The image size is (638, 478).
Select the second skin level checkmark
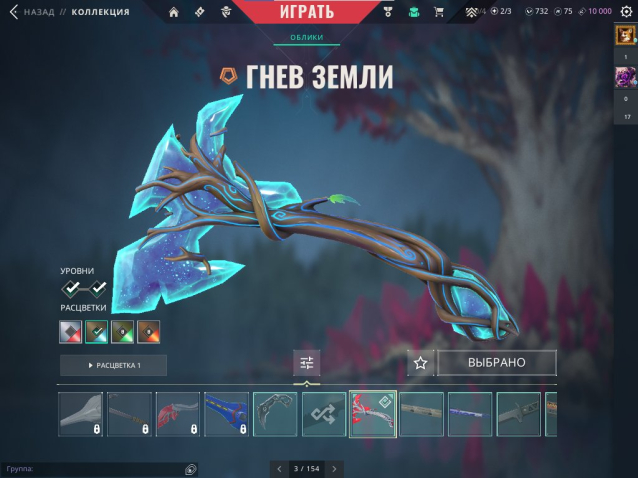pyautogui.click(x=99, y=288)
